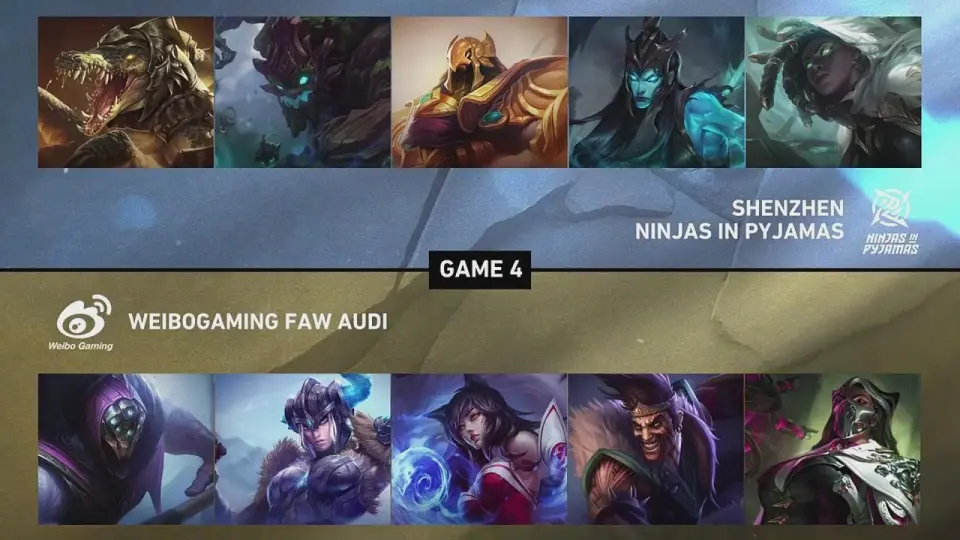Select the Renekton champion portrait
The image size is (960, 540).
[x=126, y=92]
